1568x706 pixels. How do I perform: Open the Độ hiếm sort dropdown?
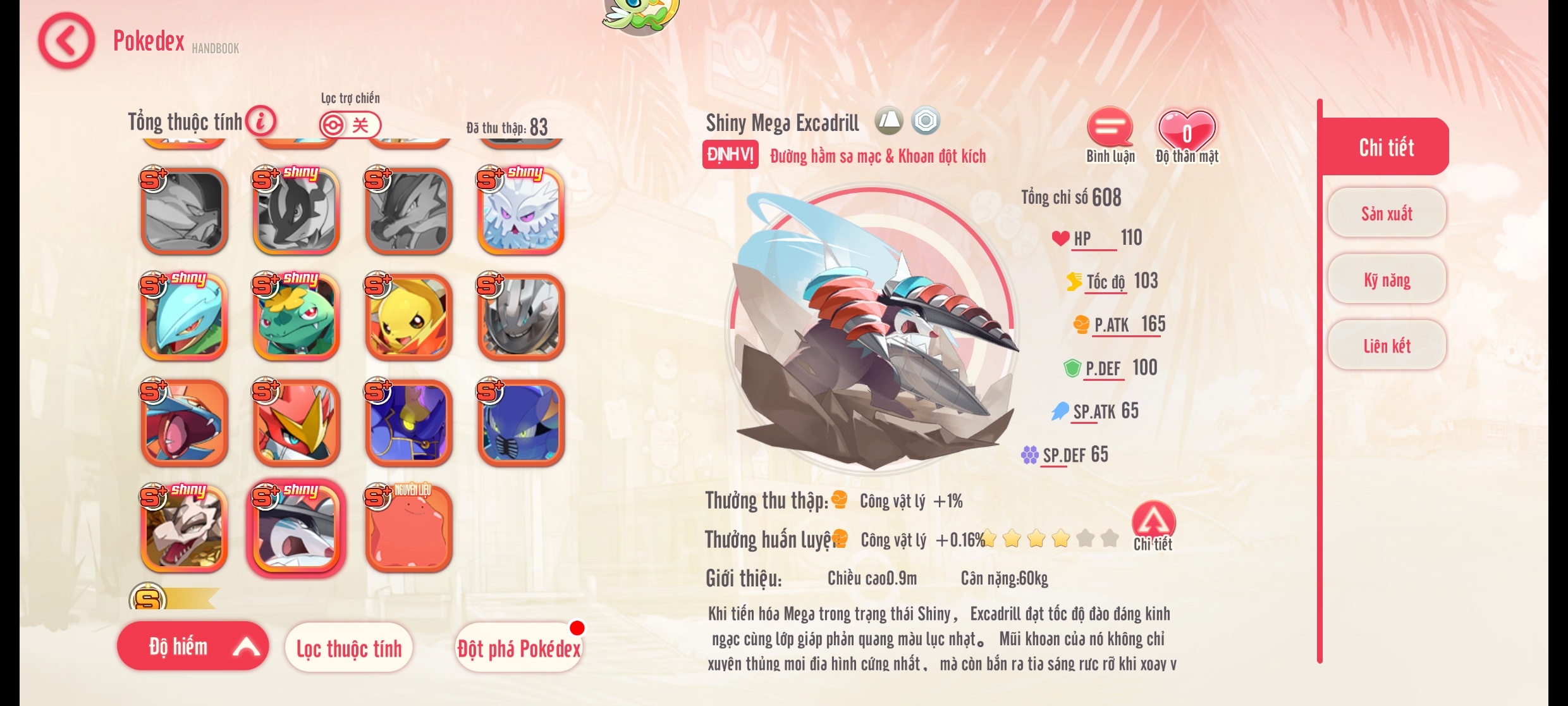[193, 646]
